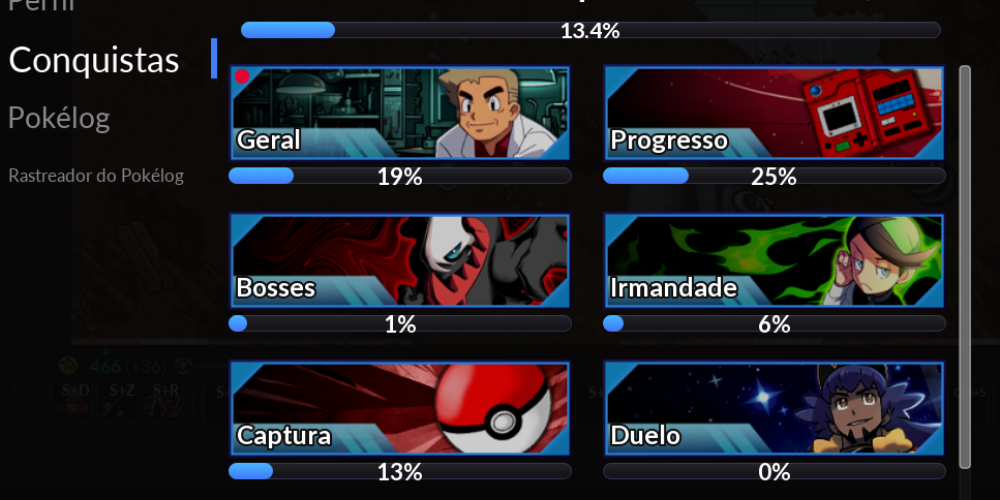Click the achievements list scrollbar
Image resolution: width=1000 pixels, height=500 pixels.
pos(964,265)
